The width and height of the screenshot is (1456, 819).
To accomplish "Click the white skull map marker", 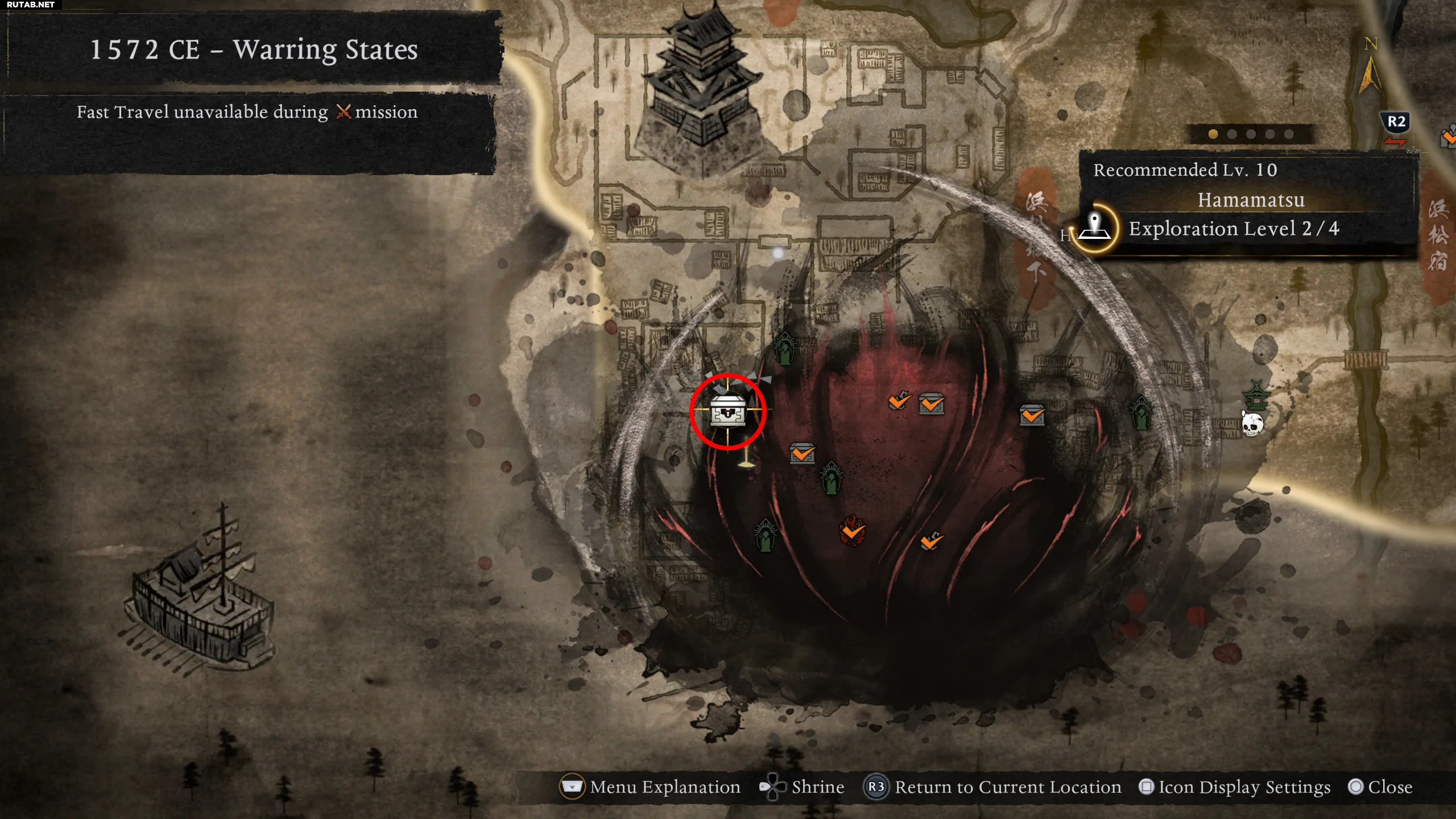I will (1252, 424).
